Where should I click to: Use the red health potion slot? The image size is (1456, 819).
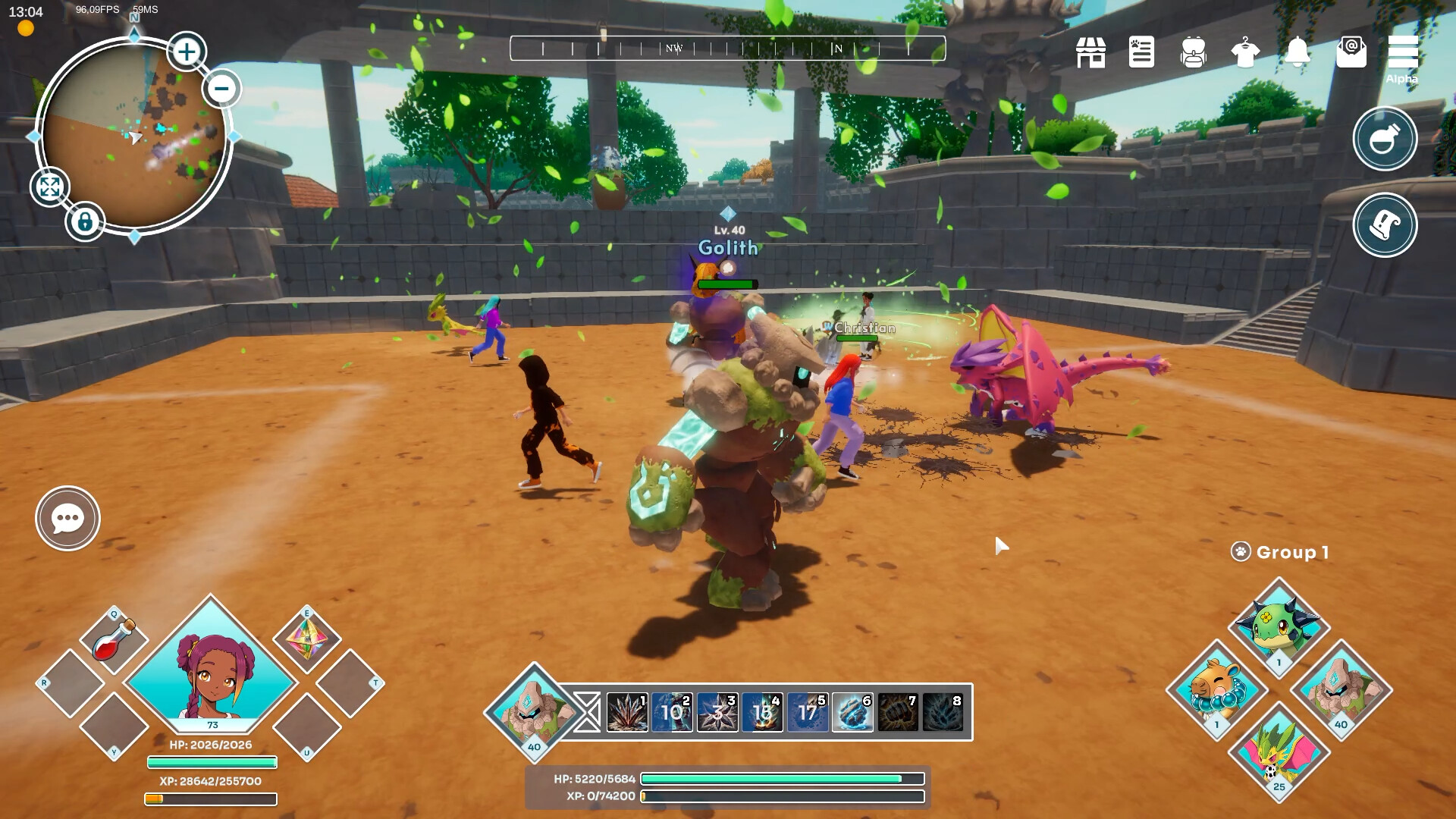(x=114, y=640)
